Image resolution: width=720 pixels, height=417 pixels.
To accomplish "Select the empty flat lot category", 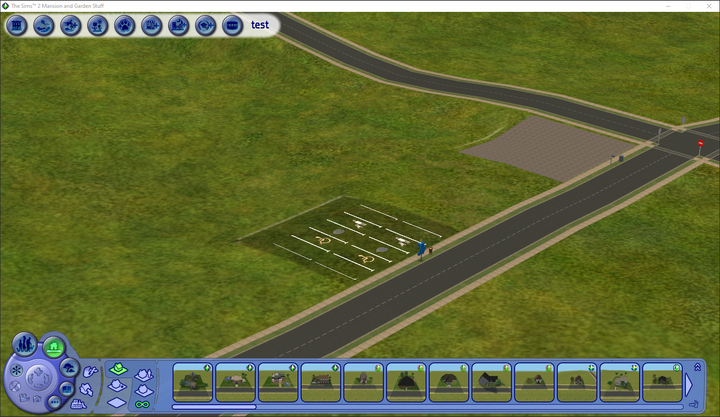I will pos(117,402).
